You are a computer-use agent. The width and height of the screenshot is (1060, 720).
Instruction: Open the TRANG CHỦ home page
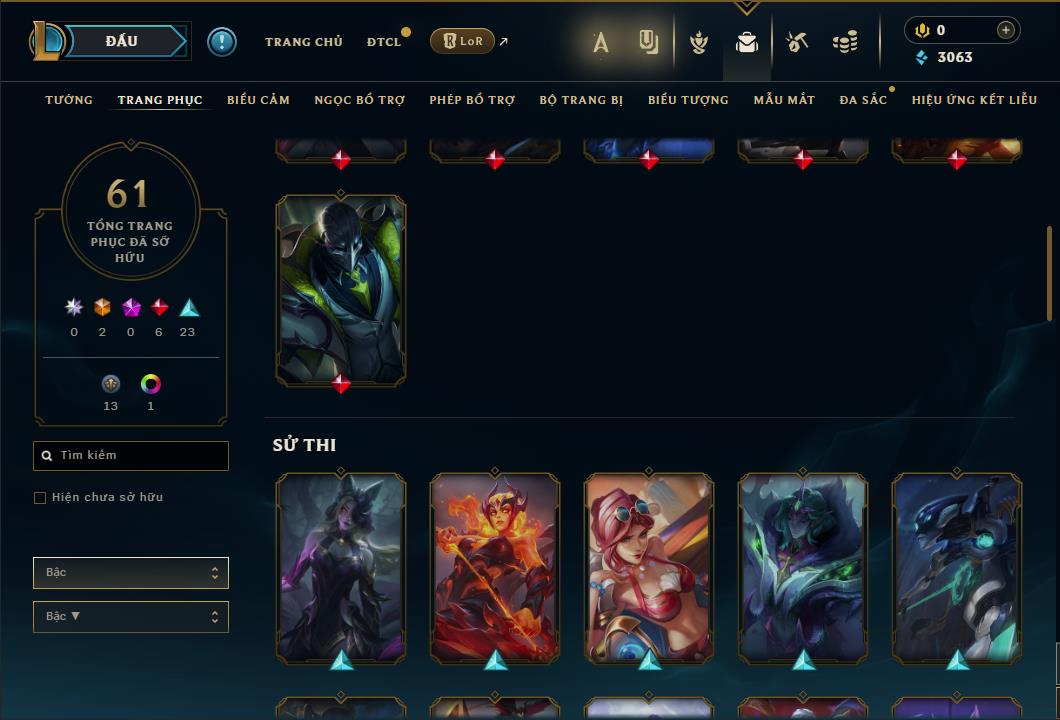(x=303, y=42)
